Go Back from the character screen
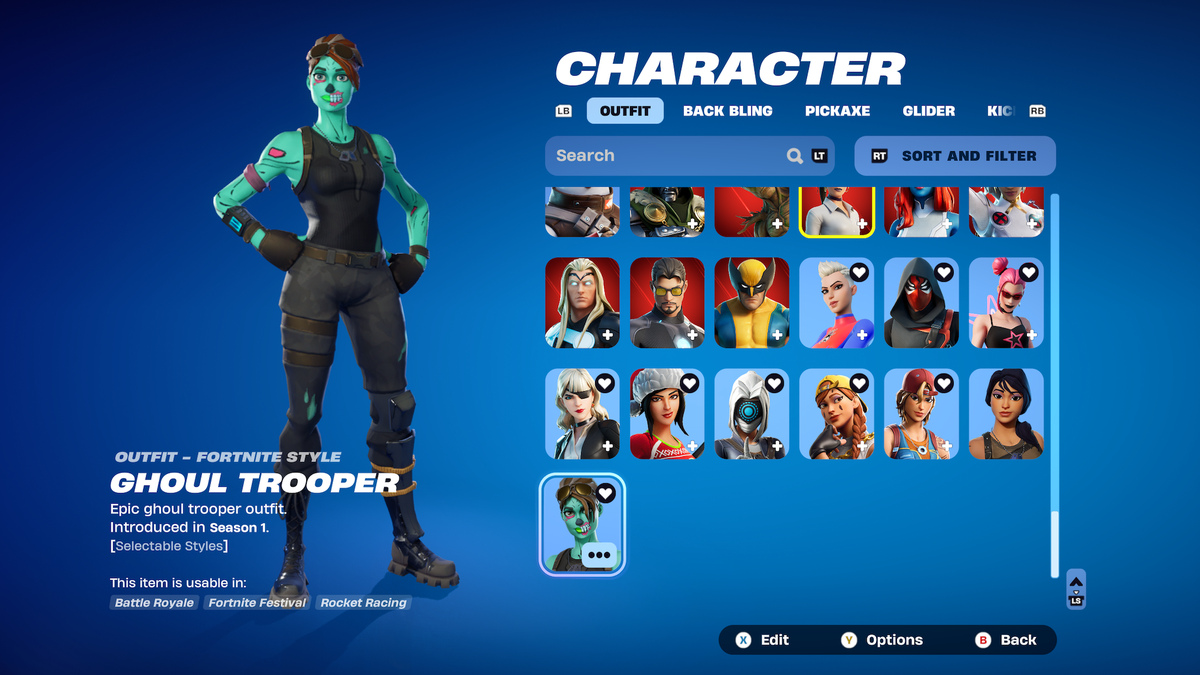1200x675 pixels. coord(1007,640)
